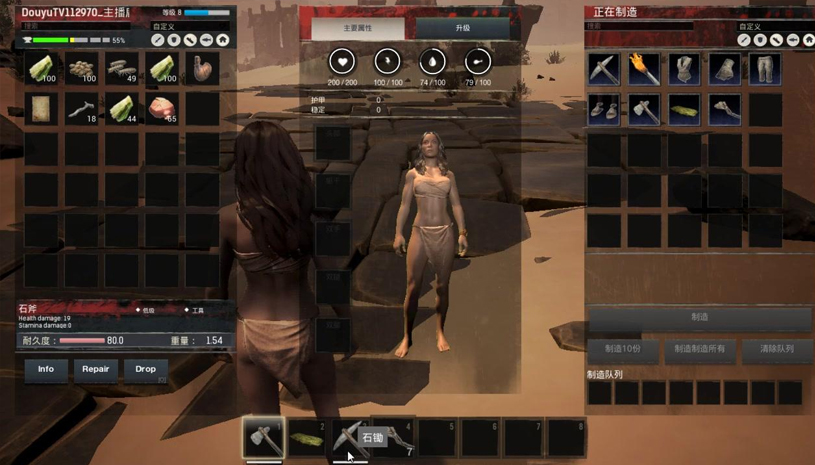Choose 制造10份 to craft ten
The image size is (815, 465).
[623, 348]
